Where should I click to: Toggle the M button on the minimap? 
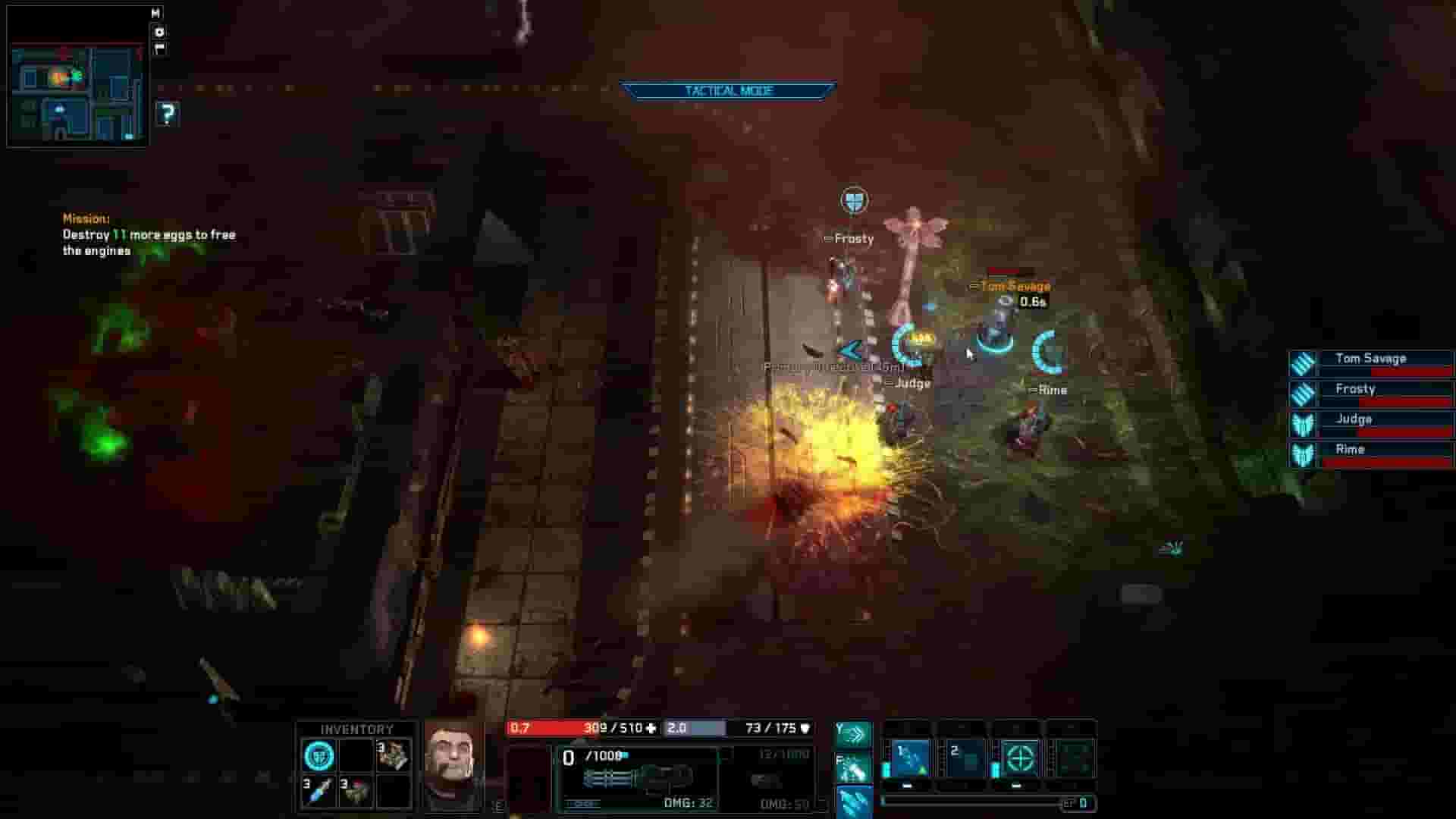pyautogui.click(x=155, y=13)
